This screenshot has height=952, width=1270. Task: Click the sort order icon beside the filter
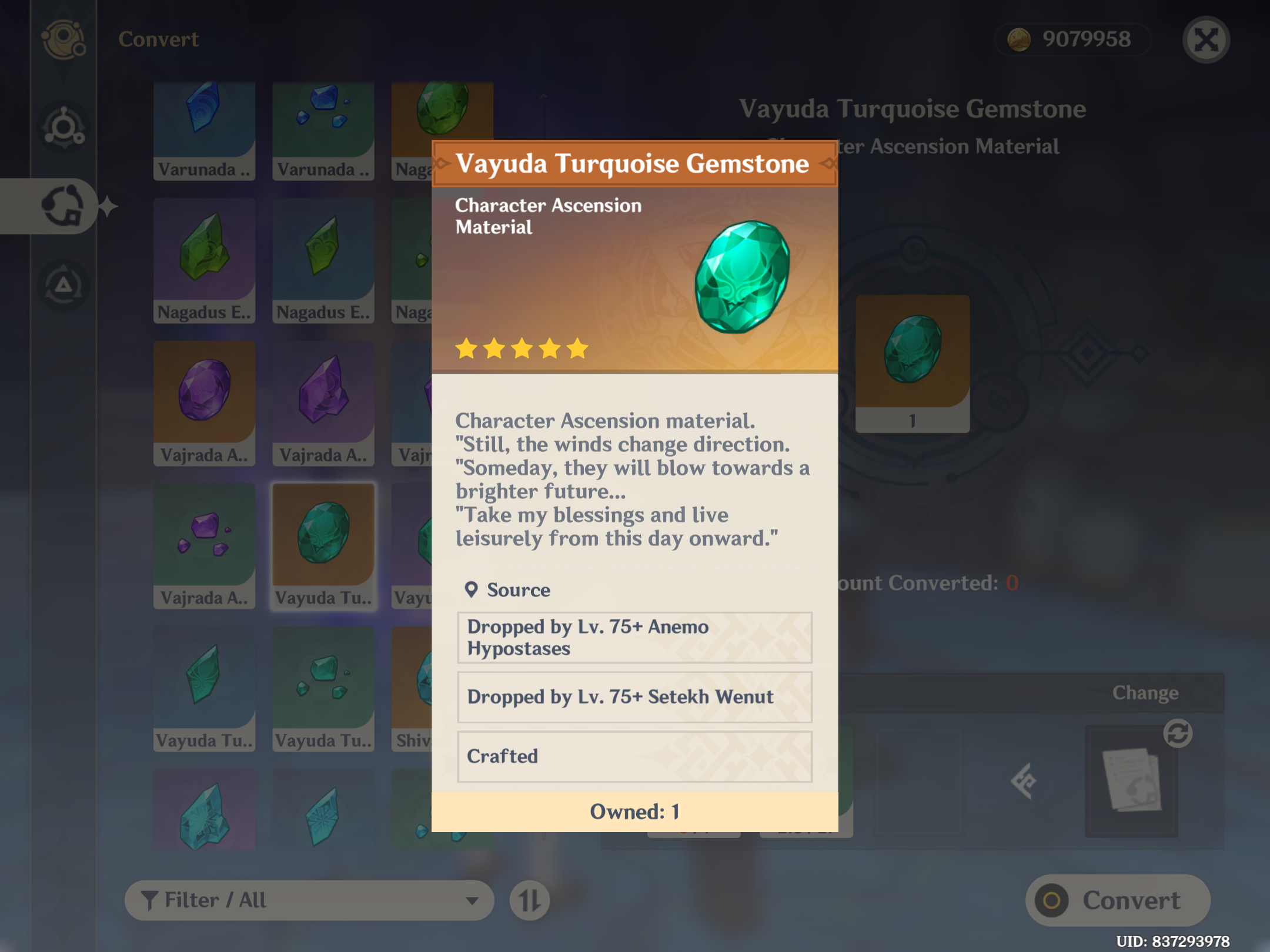pyautogui.click(x=529, y=900)
